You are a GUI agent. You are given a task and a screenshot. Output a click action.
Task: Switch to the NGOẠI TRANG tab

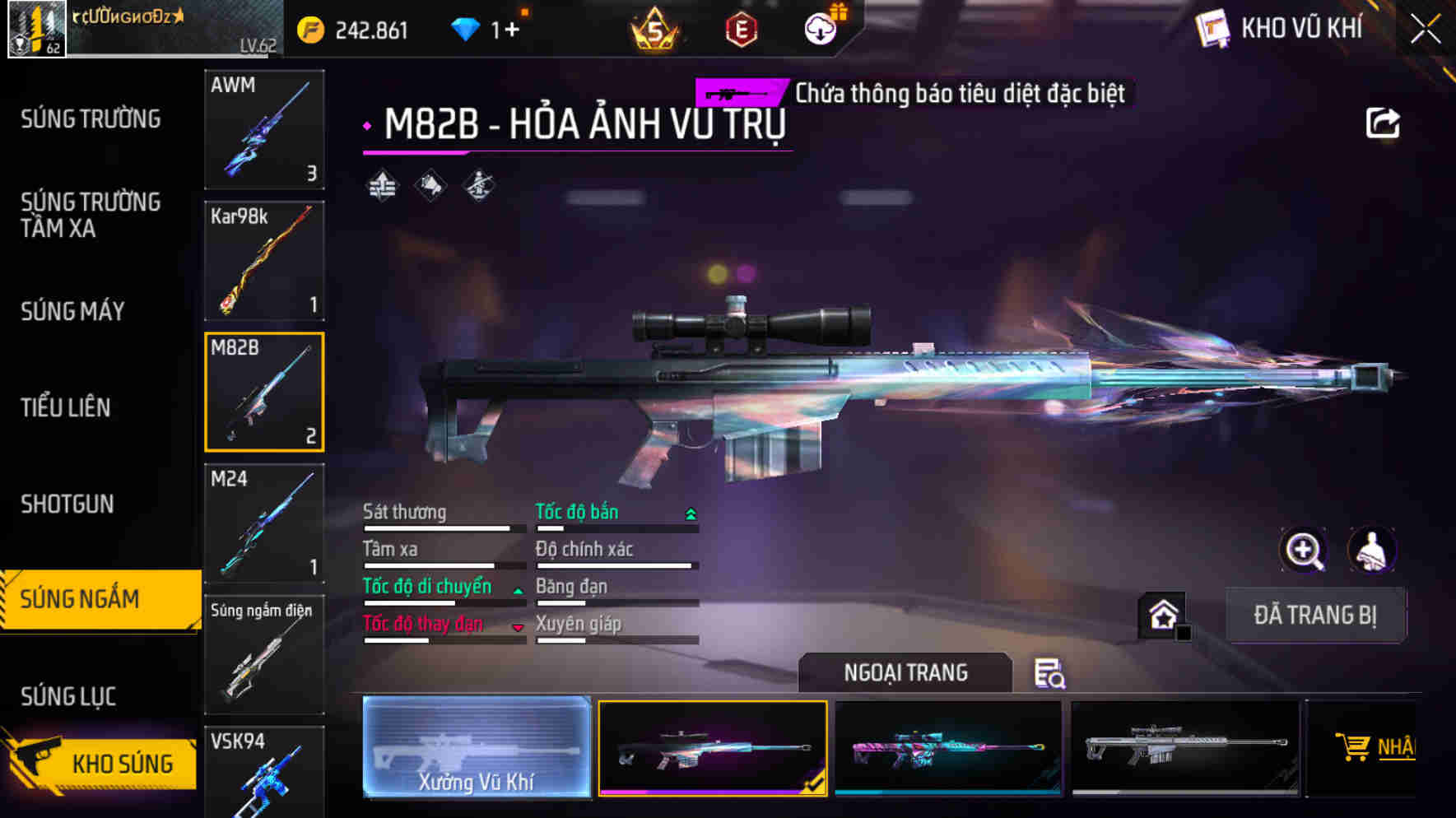click(905, 672)
